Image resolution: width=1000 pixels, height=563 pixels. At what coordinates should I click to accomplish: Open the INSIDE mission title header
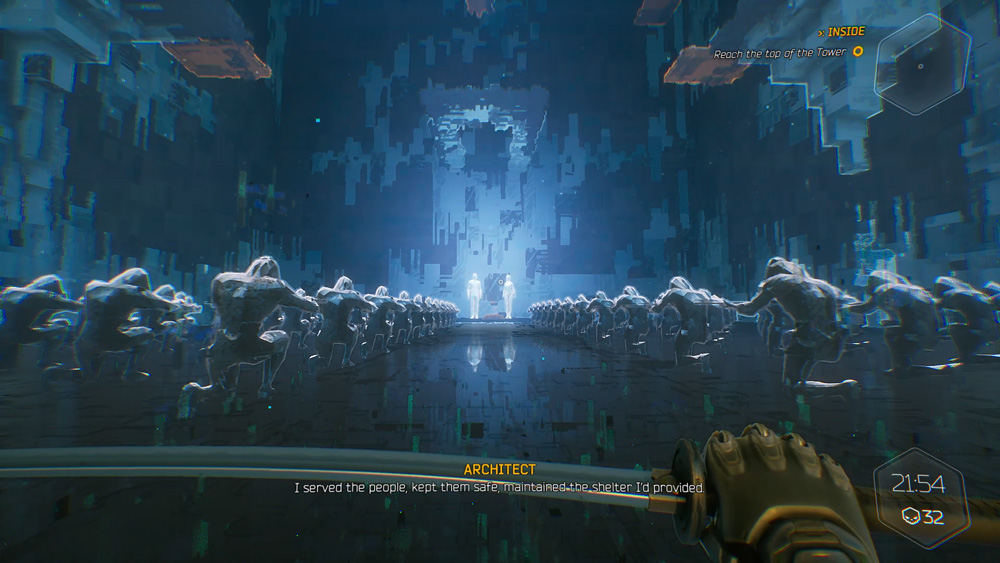click(x=843, y=32)
